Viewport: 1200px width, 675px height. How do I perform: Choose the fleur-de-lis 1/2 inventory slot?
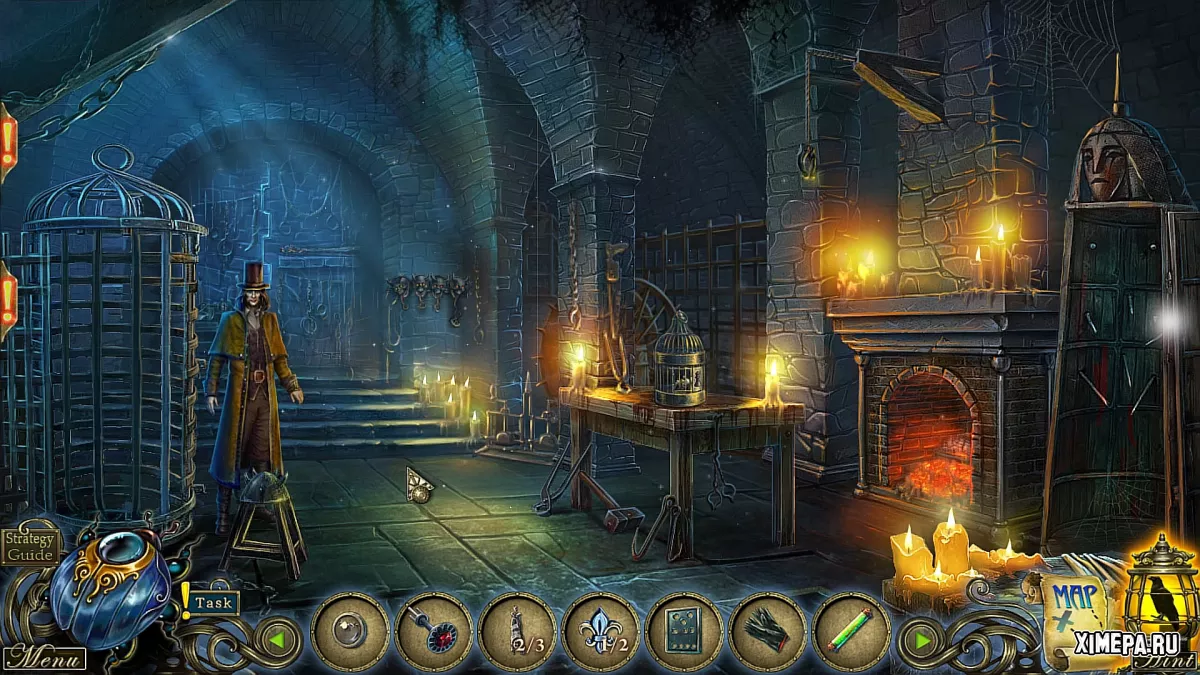click(x=601, y=632)
